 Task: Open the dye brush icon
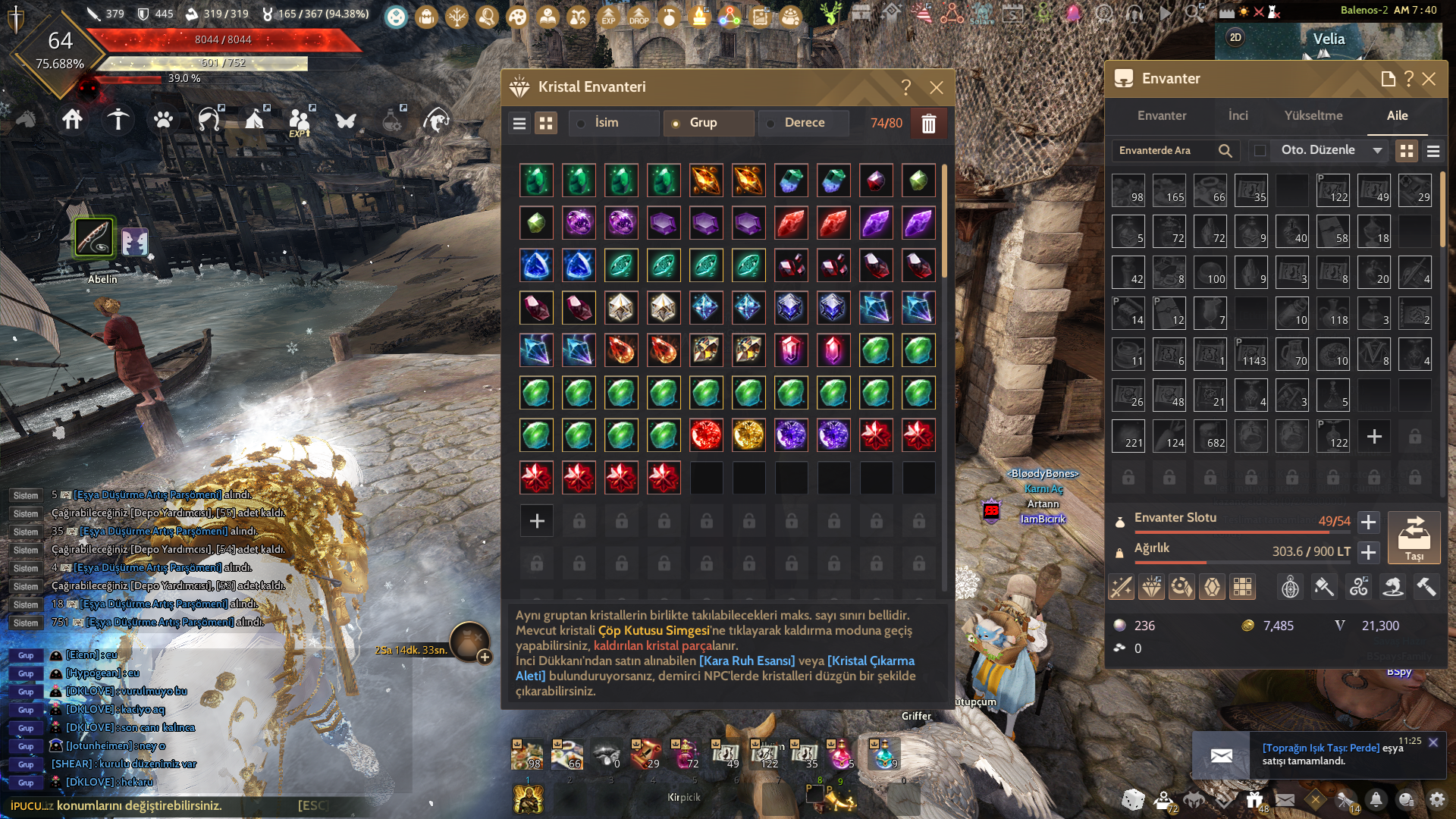(1324, 586)
